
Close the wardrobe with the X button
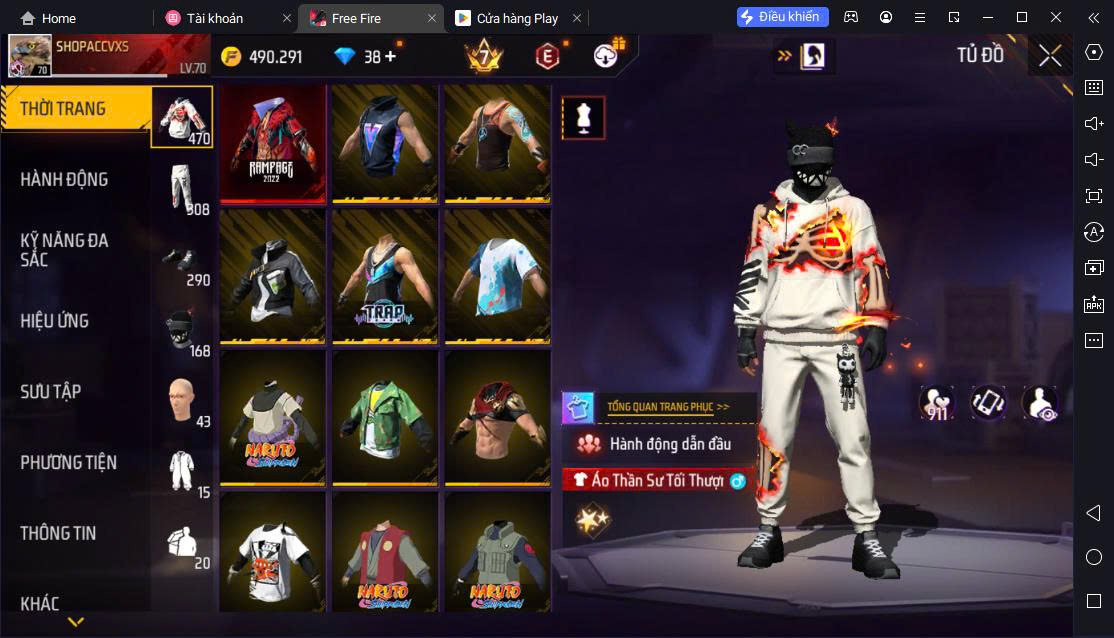click(1050, 56)
